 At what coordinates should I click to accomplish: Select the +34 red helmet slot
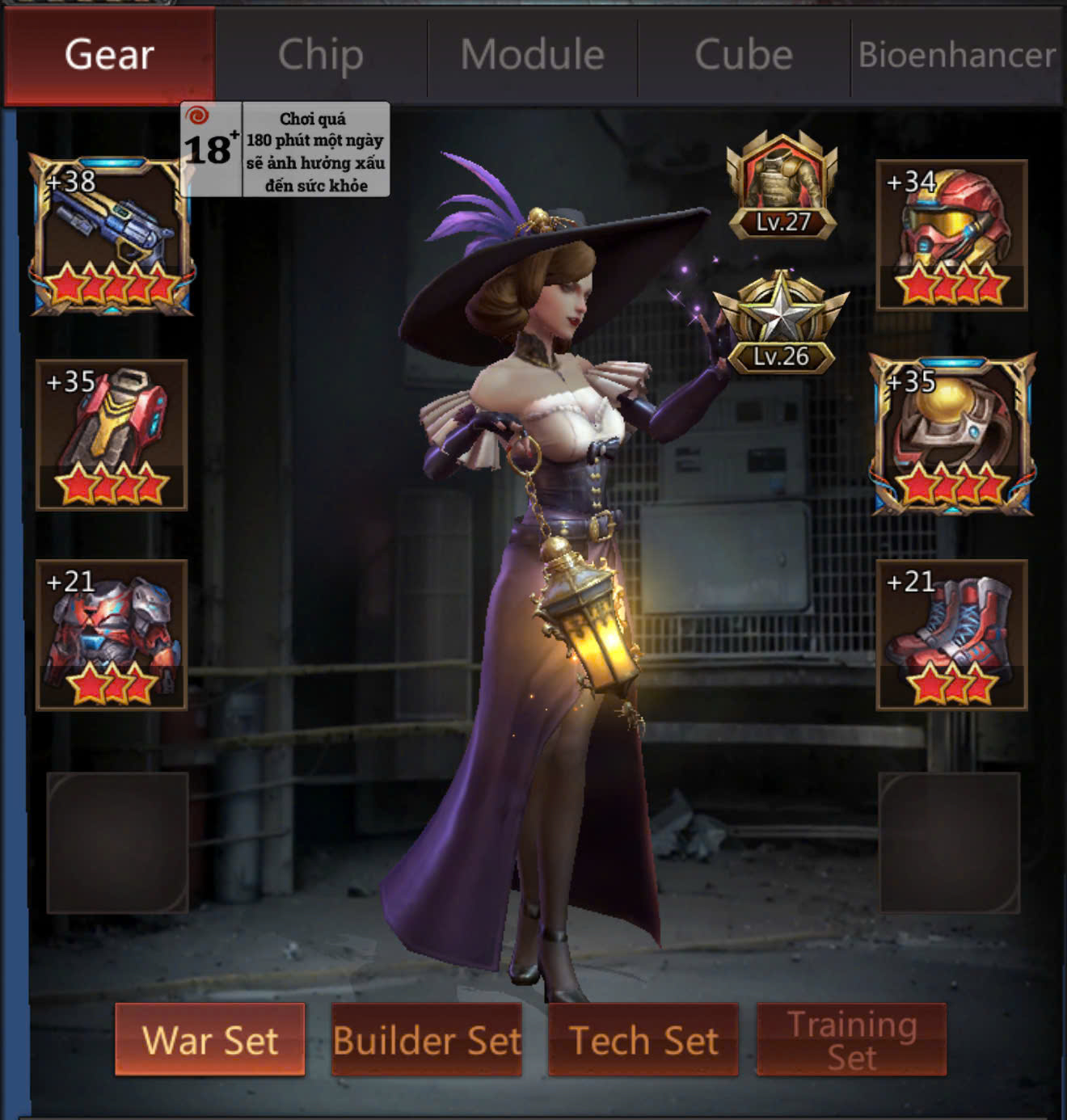click(x=952, y=235)
